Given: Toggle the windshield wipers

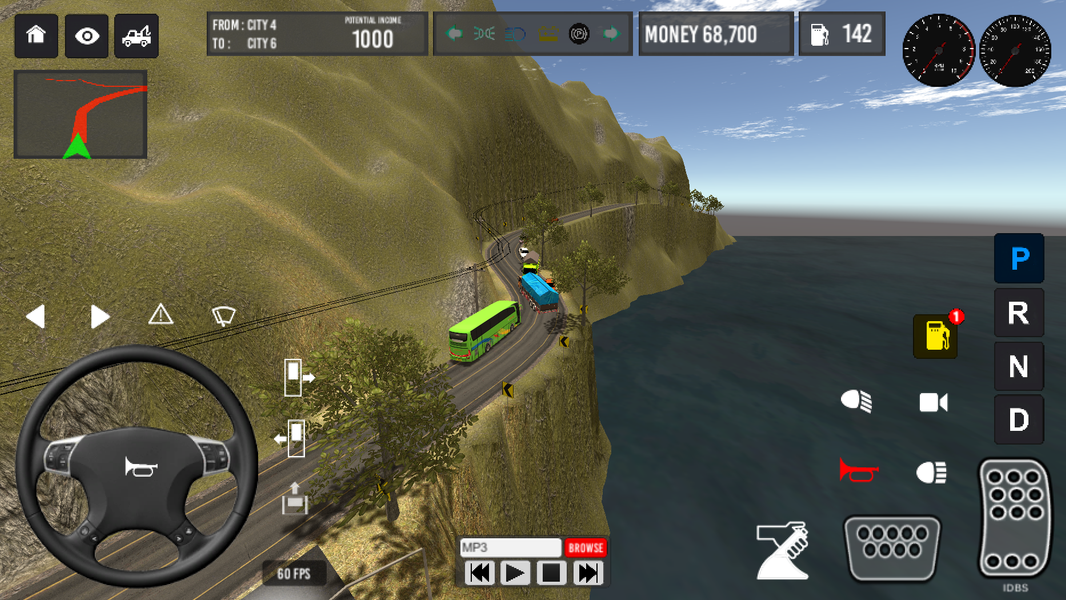Looking at the screenshot, I should click(x=224, y=316).
